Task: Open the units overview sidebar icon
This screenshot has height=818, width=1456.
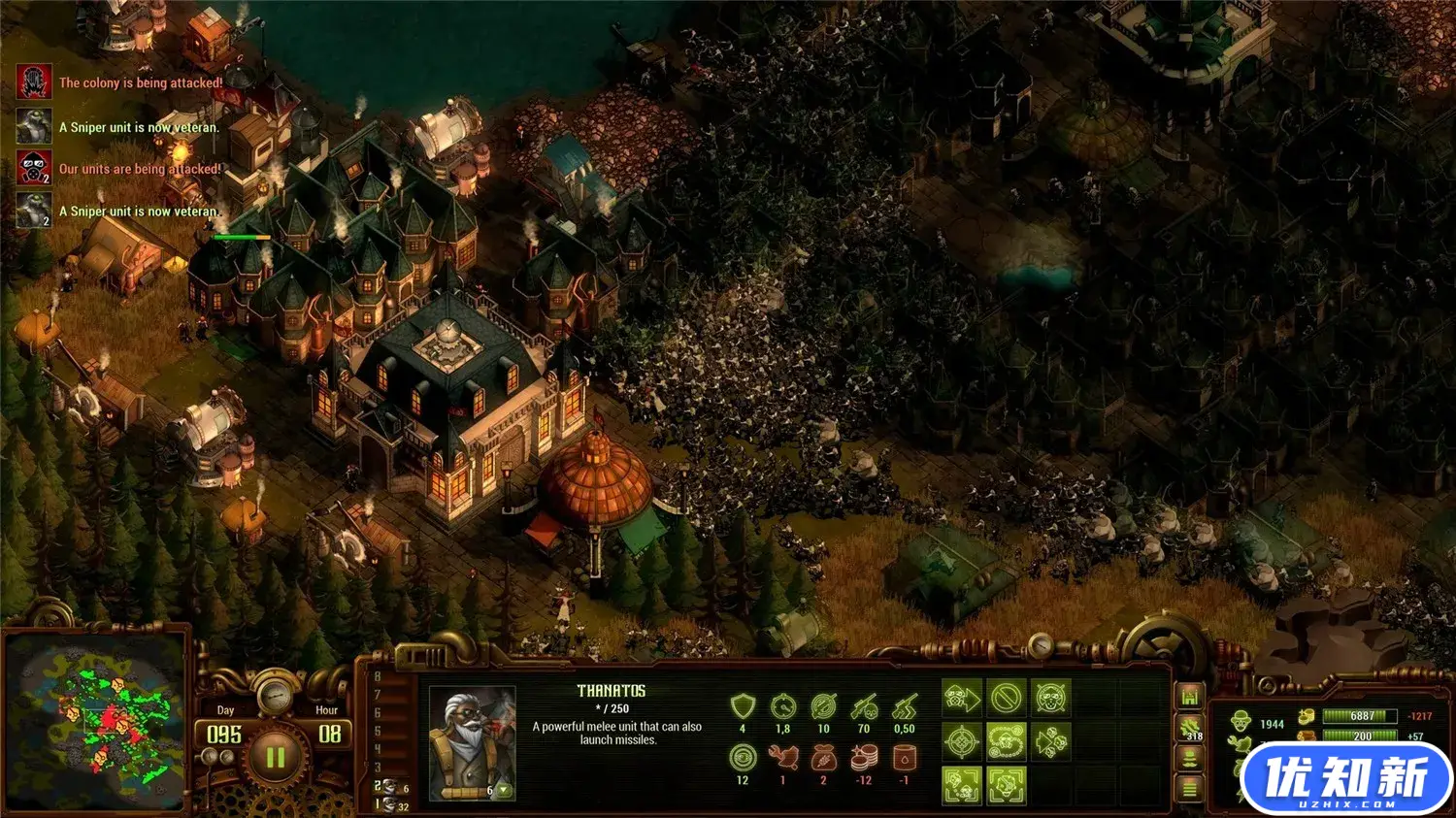Action: [x=1190, y=758]
